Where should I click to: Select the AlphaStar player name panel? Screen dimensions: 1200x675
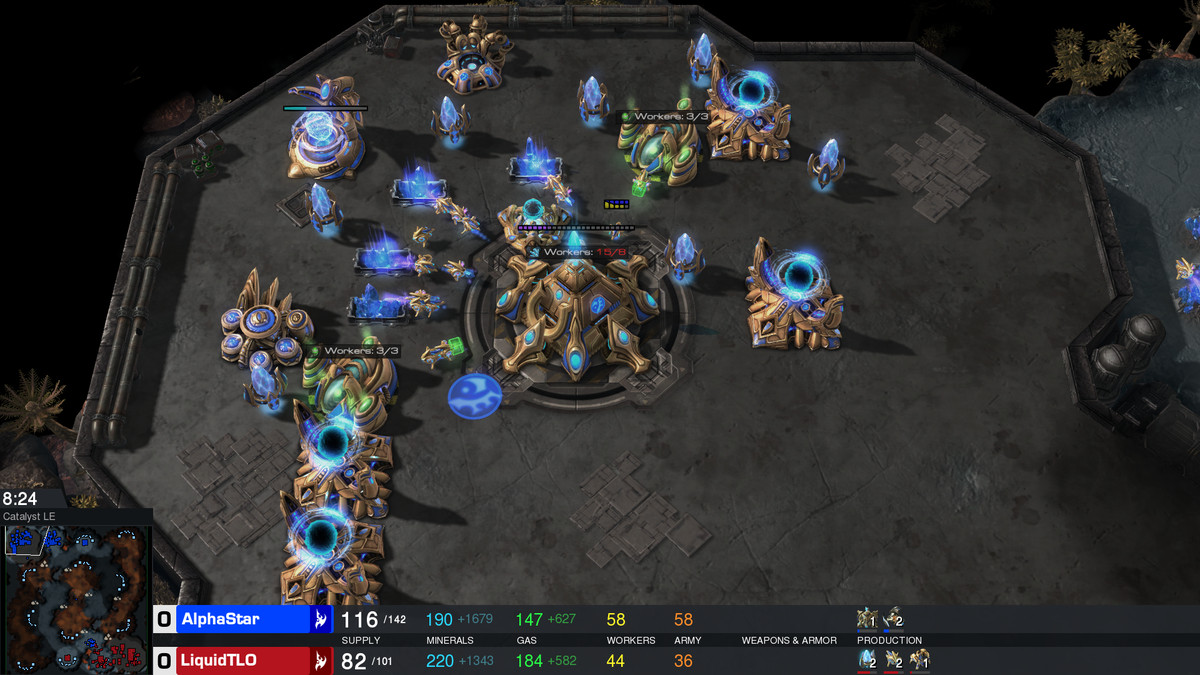pos(241,619)
